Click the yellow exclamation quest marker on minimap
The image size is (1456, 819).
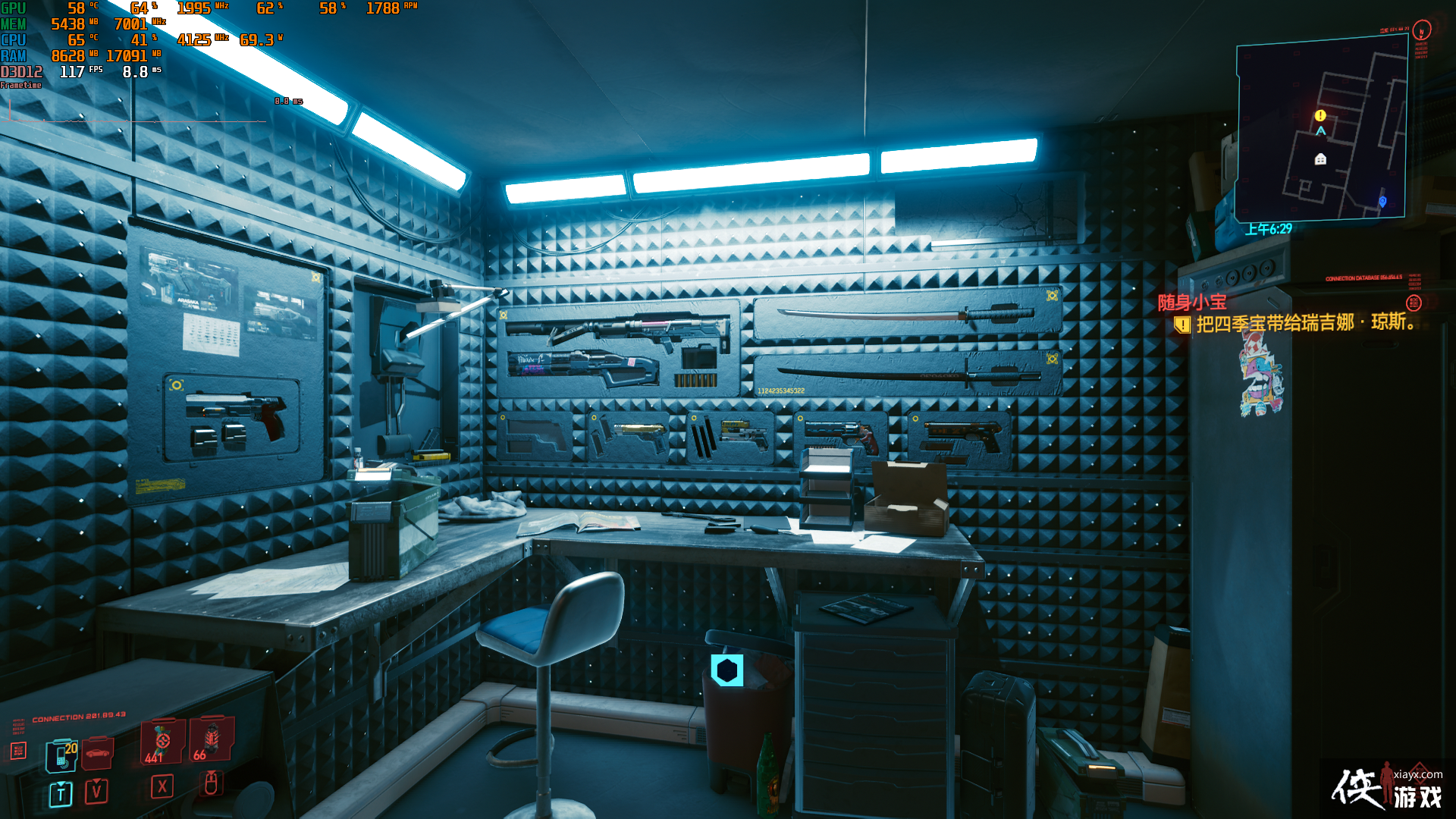pyautogui.click(x=1320, y=115)
